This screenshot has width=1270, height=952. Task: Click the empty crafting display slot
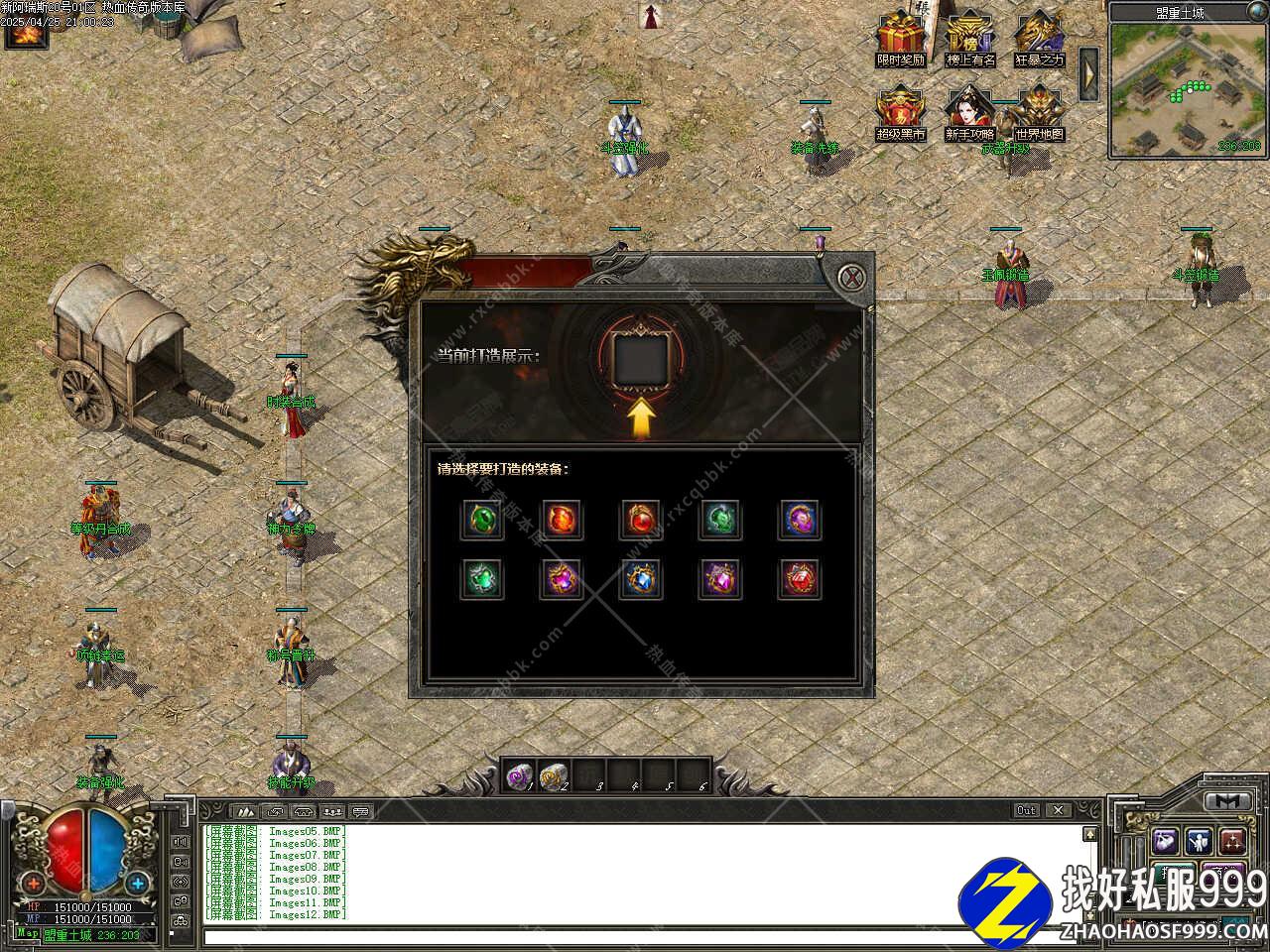click(641, 358)
